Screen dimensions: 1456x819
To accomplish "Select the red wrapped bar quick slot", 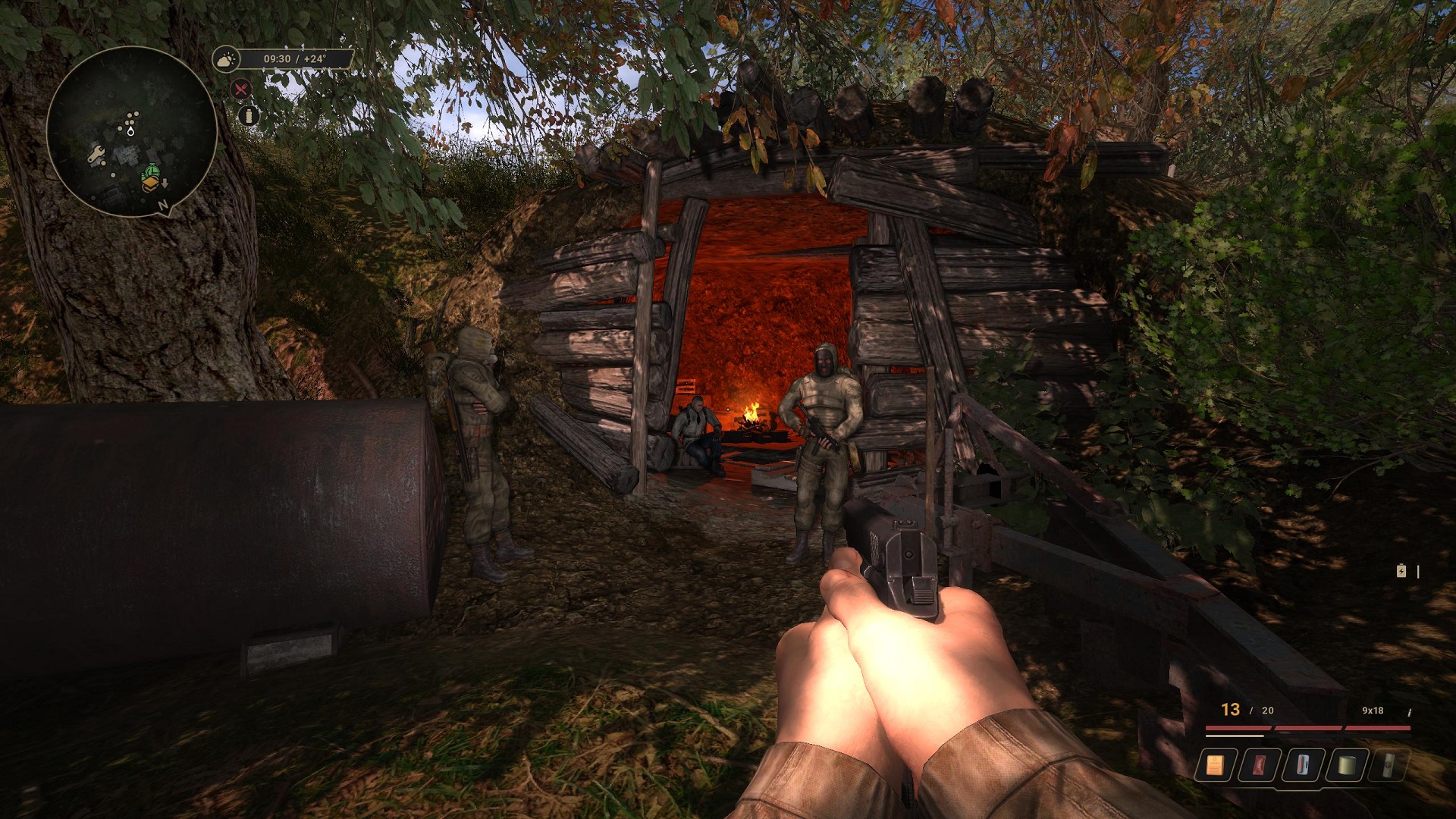I will coord(1259,765).
